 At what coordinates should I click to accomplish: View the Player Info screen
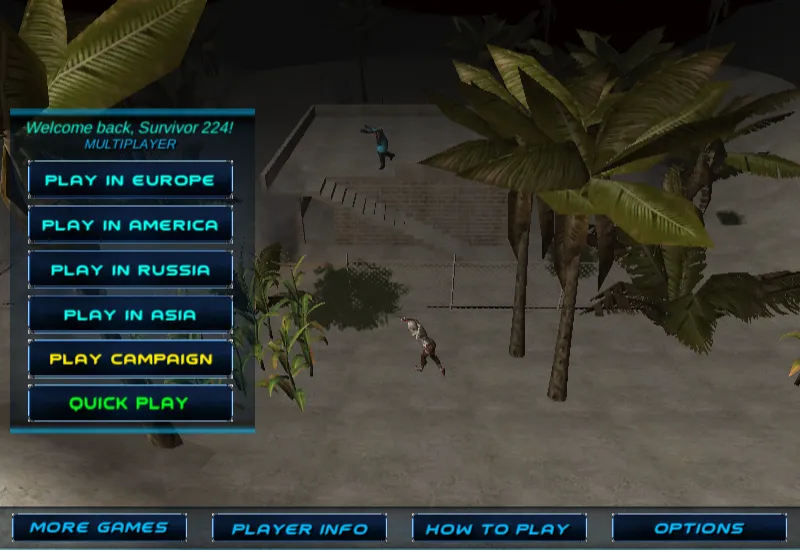pos(299,528)
